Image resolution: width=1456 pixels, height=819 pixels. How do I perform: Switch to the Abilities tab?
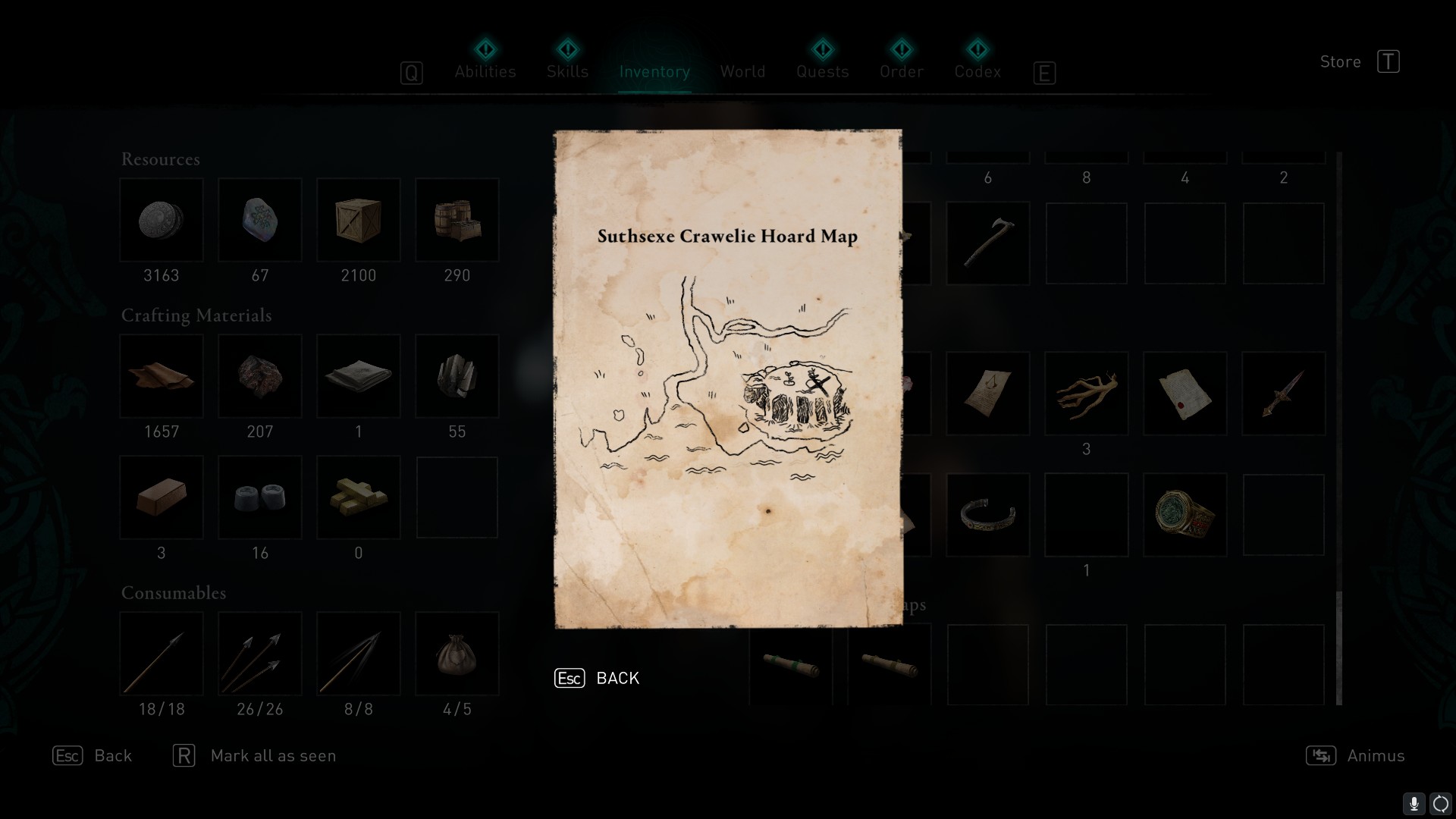(485, 71)
